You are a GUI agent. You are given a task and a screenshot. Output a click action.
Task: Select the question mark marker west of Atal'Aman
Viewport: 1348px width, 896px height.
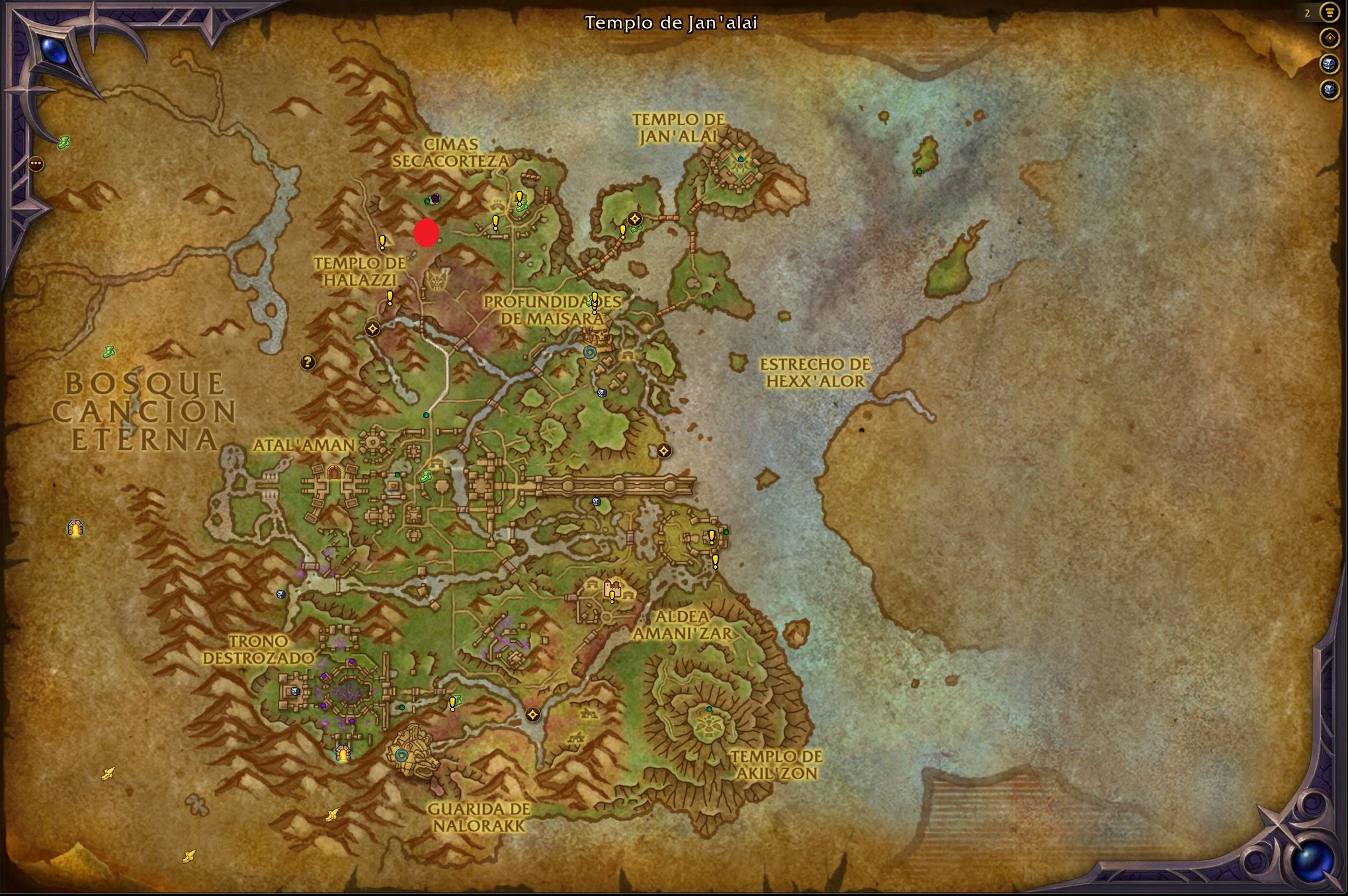click(x=308, y=362)
